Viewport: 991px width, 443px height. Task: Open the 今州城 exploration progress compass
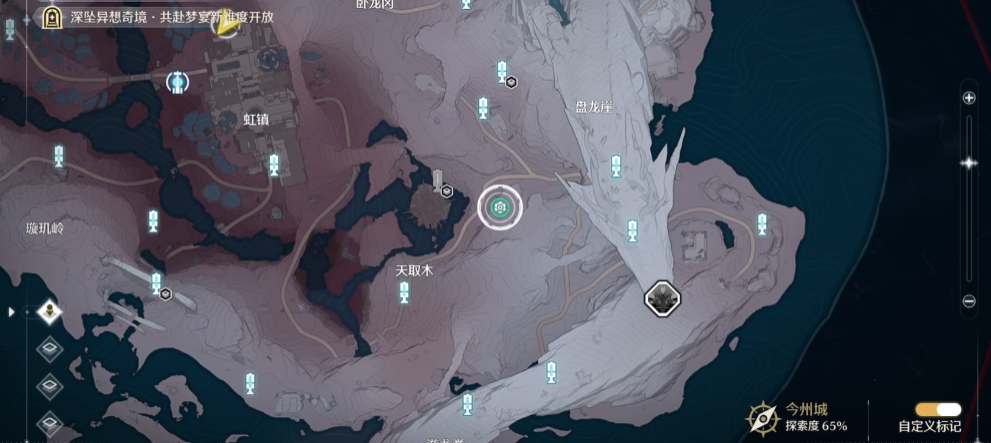(764, 418)
